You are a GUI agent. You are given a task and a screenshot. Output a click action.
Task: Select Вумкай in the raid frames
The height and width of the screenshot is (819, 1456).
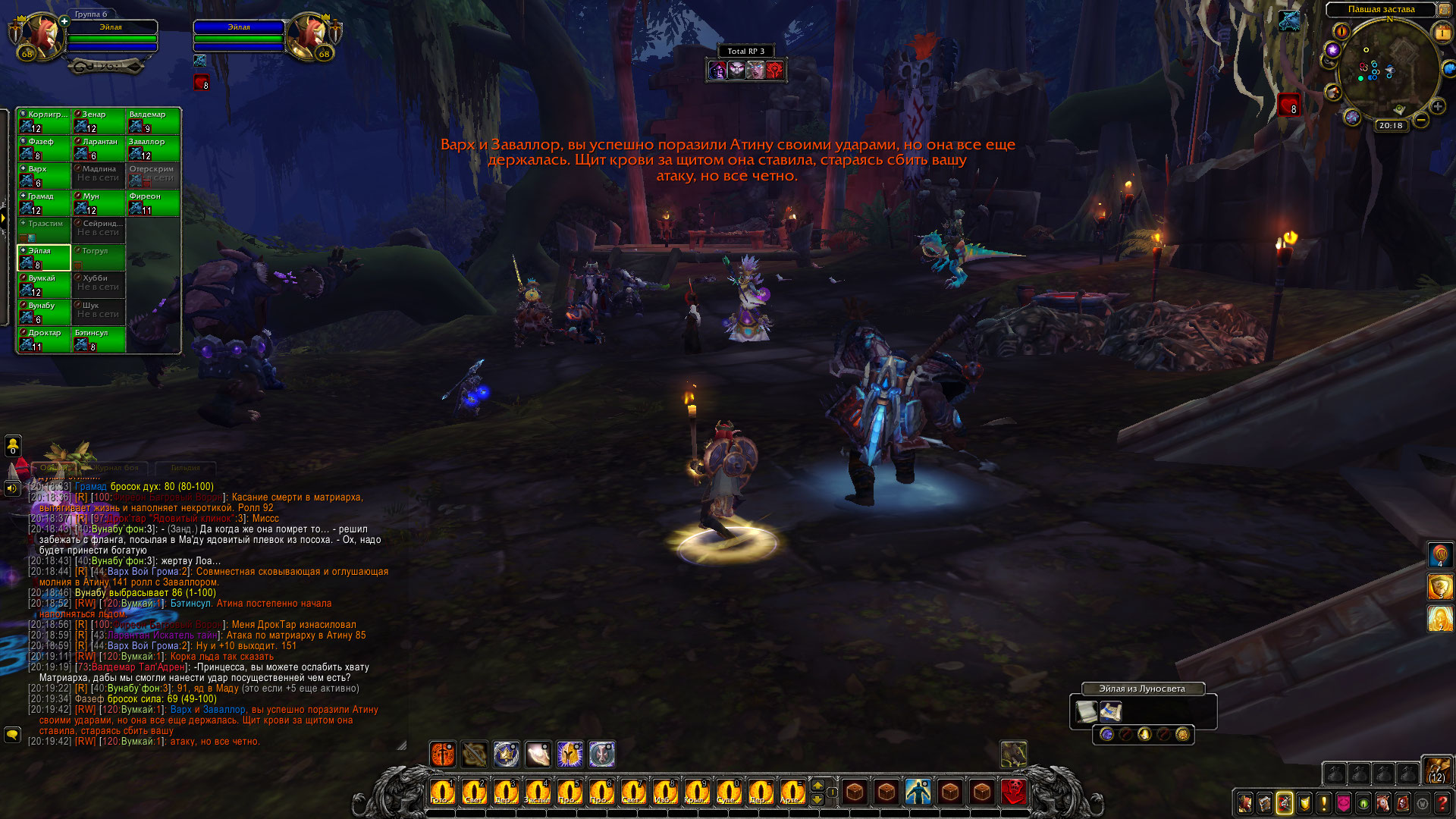[x=44, y=285]
